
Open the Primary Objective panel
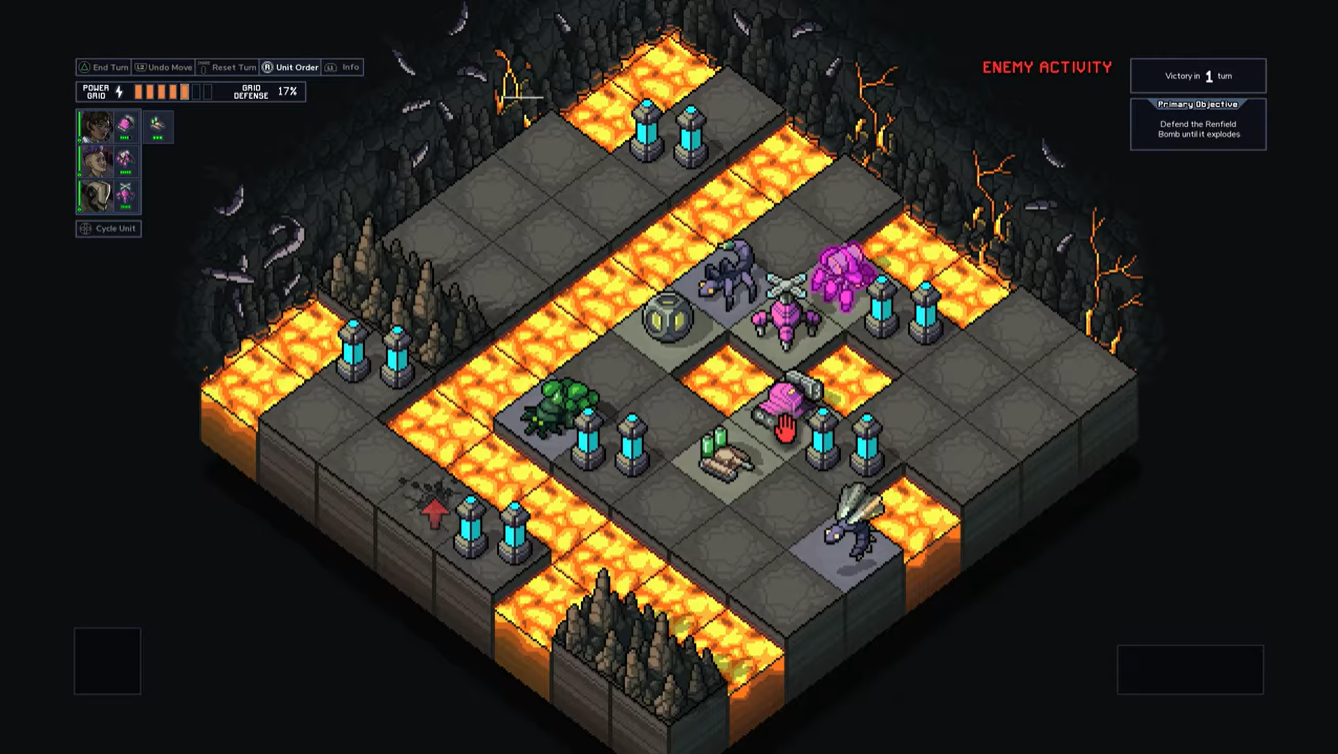coord(1198,124)
